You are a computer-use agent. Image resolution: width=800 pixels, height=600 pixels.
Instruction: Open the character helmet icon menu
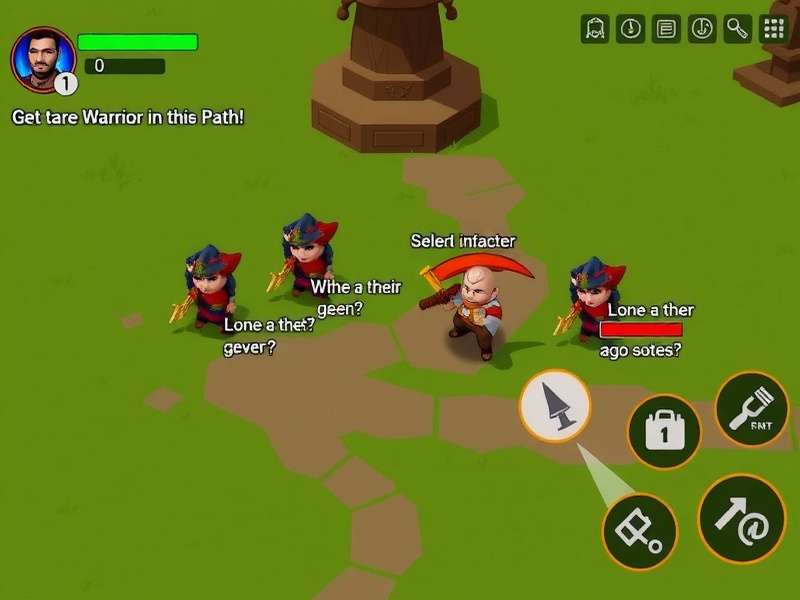click(595, 29)
